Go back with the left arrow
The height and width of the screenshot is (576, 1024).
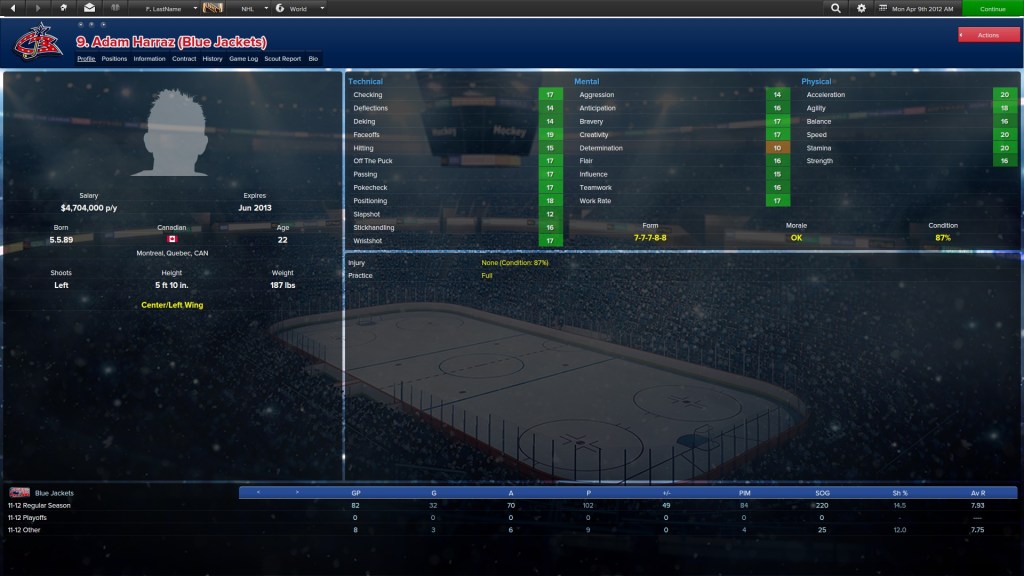13,8
